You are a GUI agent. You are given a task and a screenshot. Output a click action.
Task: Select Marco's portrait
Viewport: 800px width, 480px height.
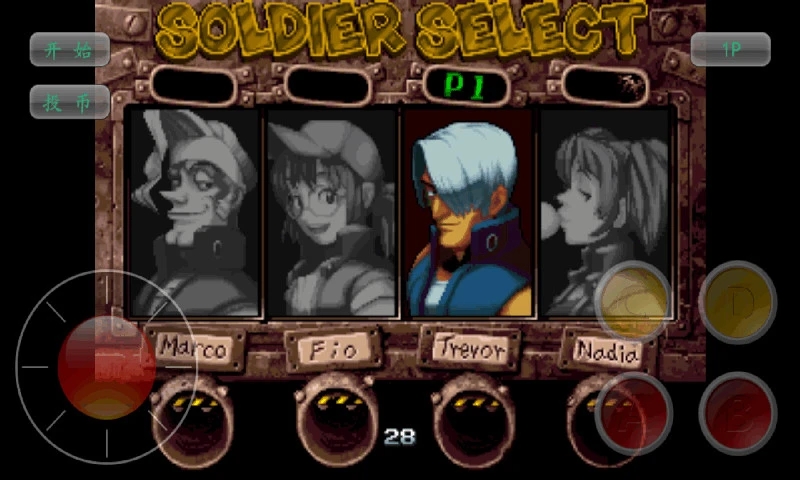(194, 212)
